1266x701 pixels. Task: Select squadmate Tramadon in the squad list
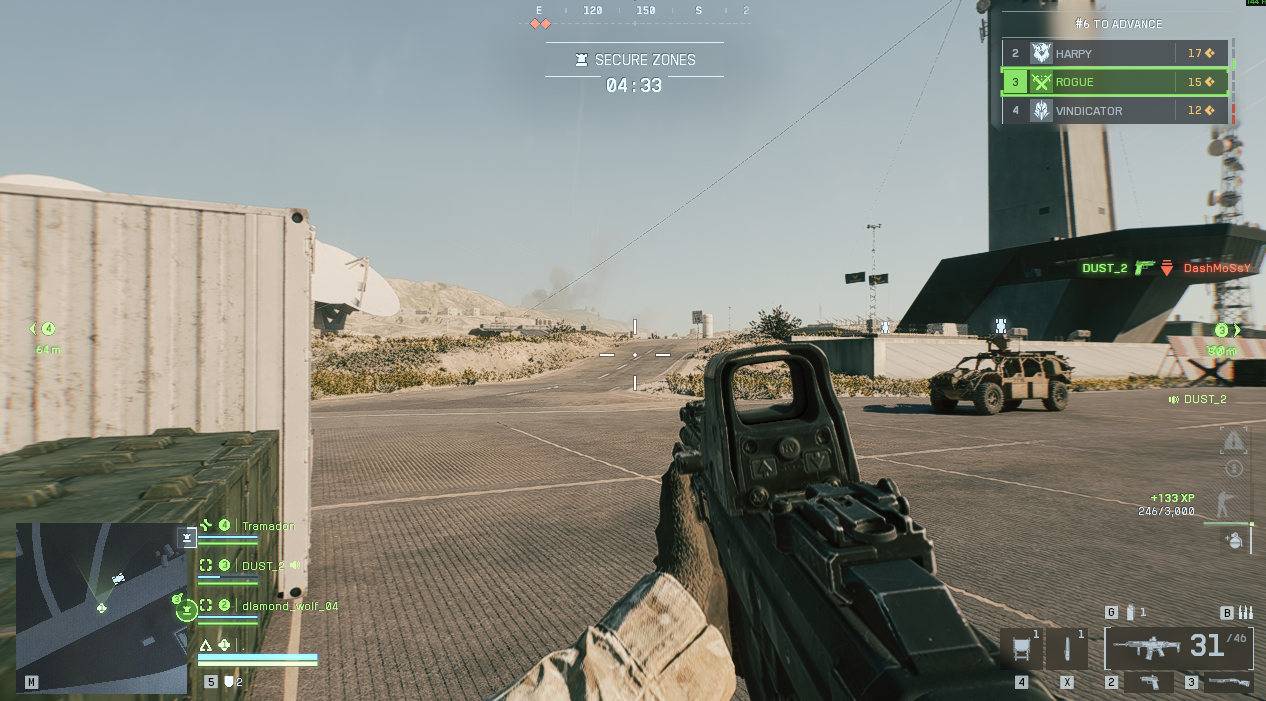coord(268,526)
